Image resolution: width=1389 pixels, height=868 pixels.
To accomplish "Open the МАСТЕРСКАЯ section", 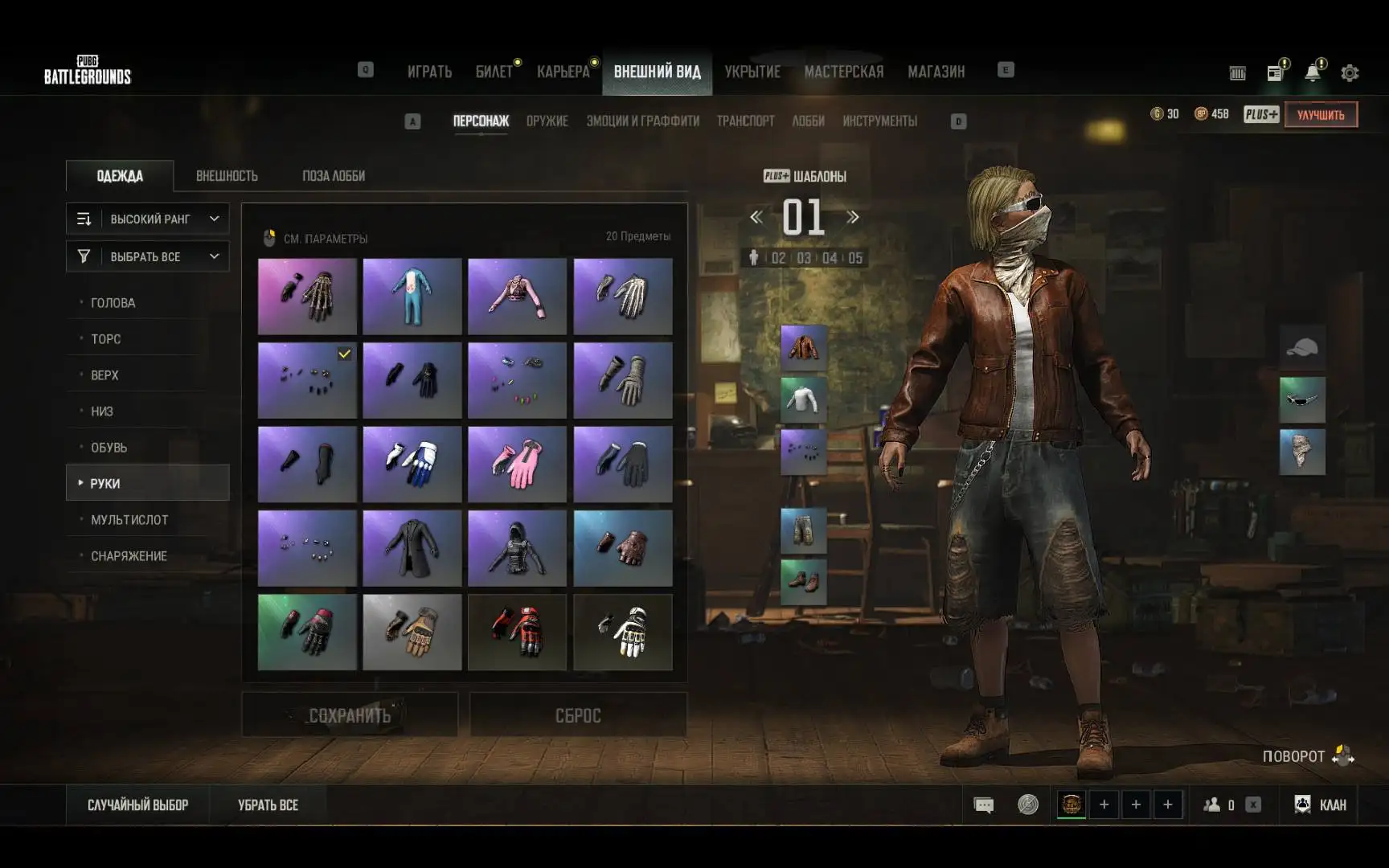I will (843, 72).
